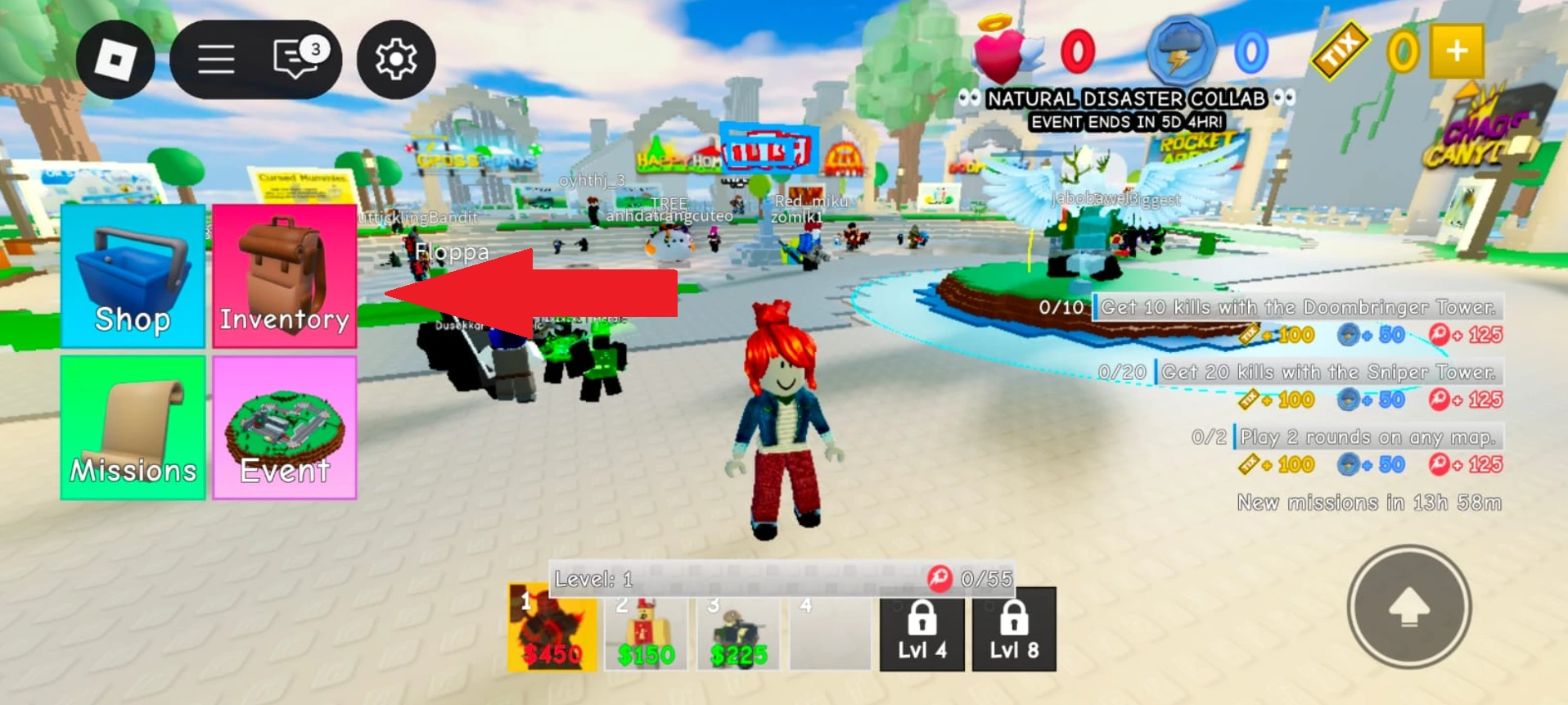Add more Tix with the plus button
1568x705 pixels.
click(x=1456, y=52)
